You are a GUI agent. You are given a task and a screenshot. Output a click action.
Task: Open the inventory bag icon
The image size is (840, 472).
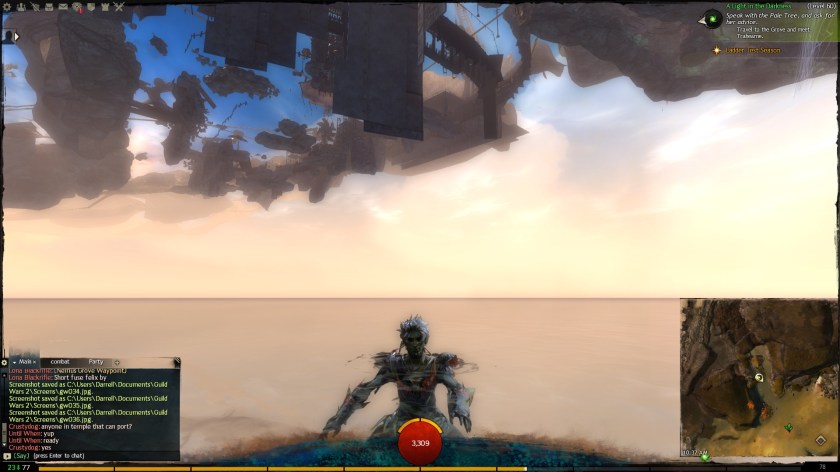point(48,6)
